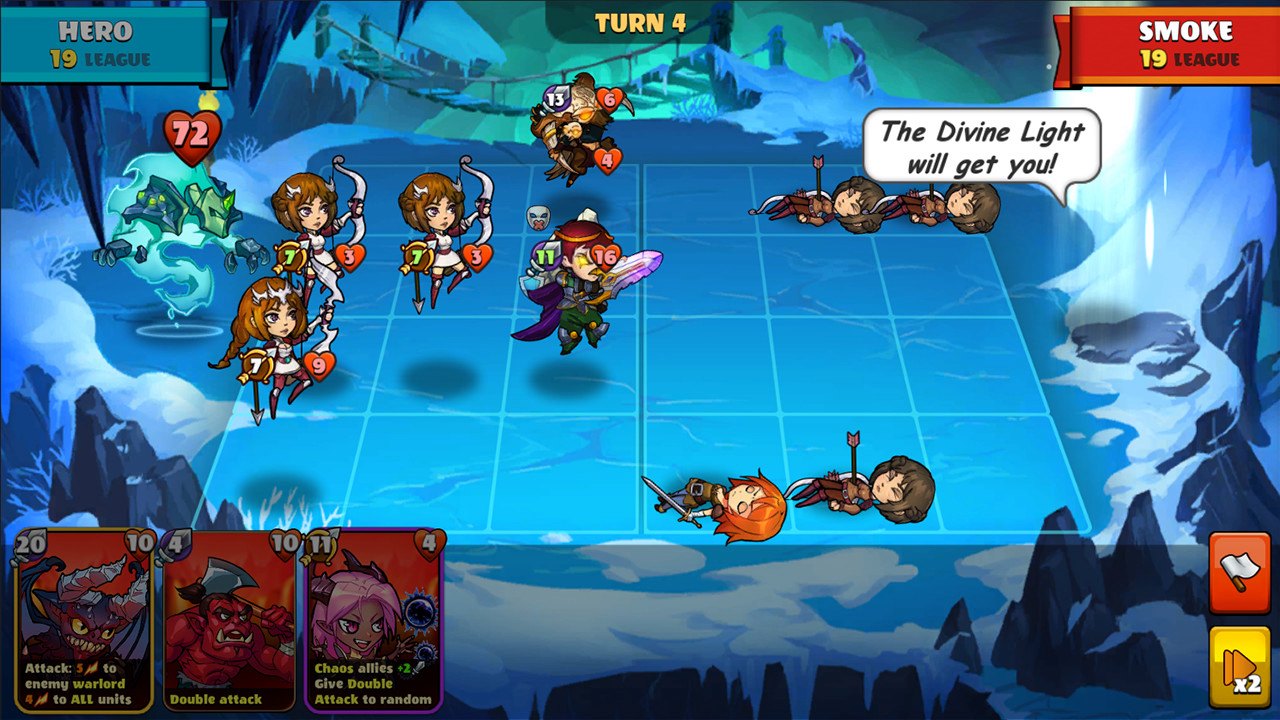Toggle the x2 battle speed button

coord(1239,667)
